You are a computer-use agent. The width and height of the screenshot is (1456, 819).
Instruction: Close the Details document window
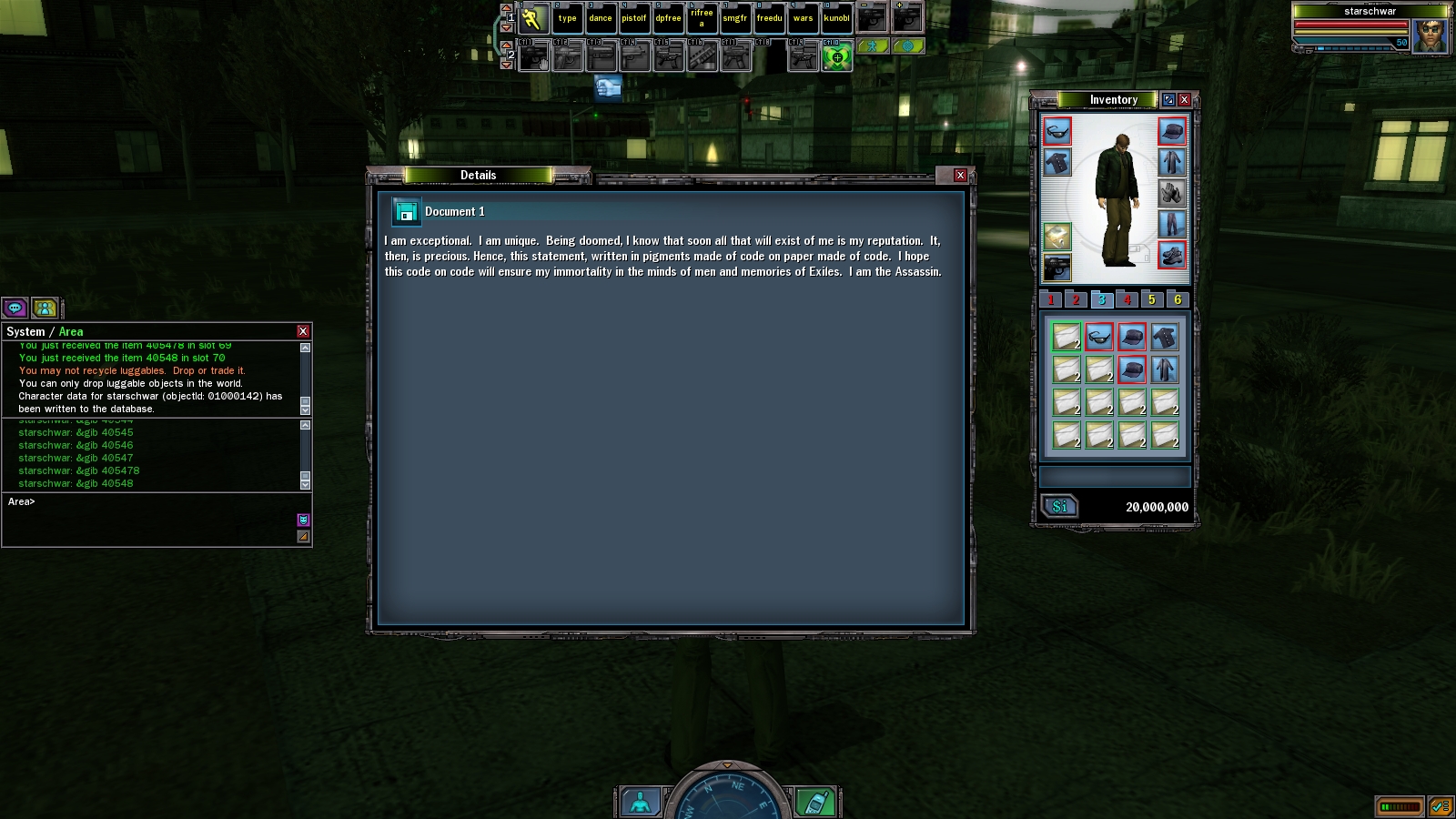[960, 175]
